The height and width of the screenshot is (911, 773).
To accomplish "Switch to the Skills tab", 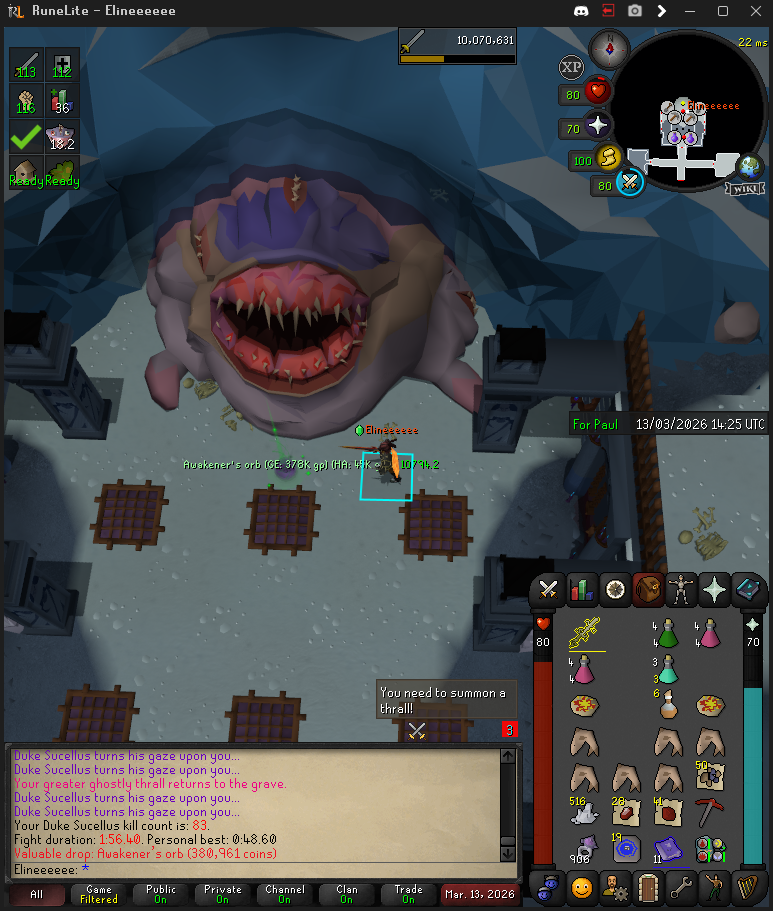I will [581, 589].
